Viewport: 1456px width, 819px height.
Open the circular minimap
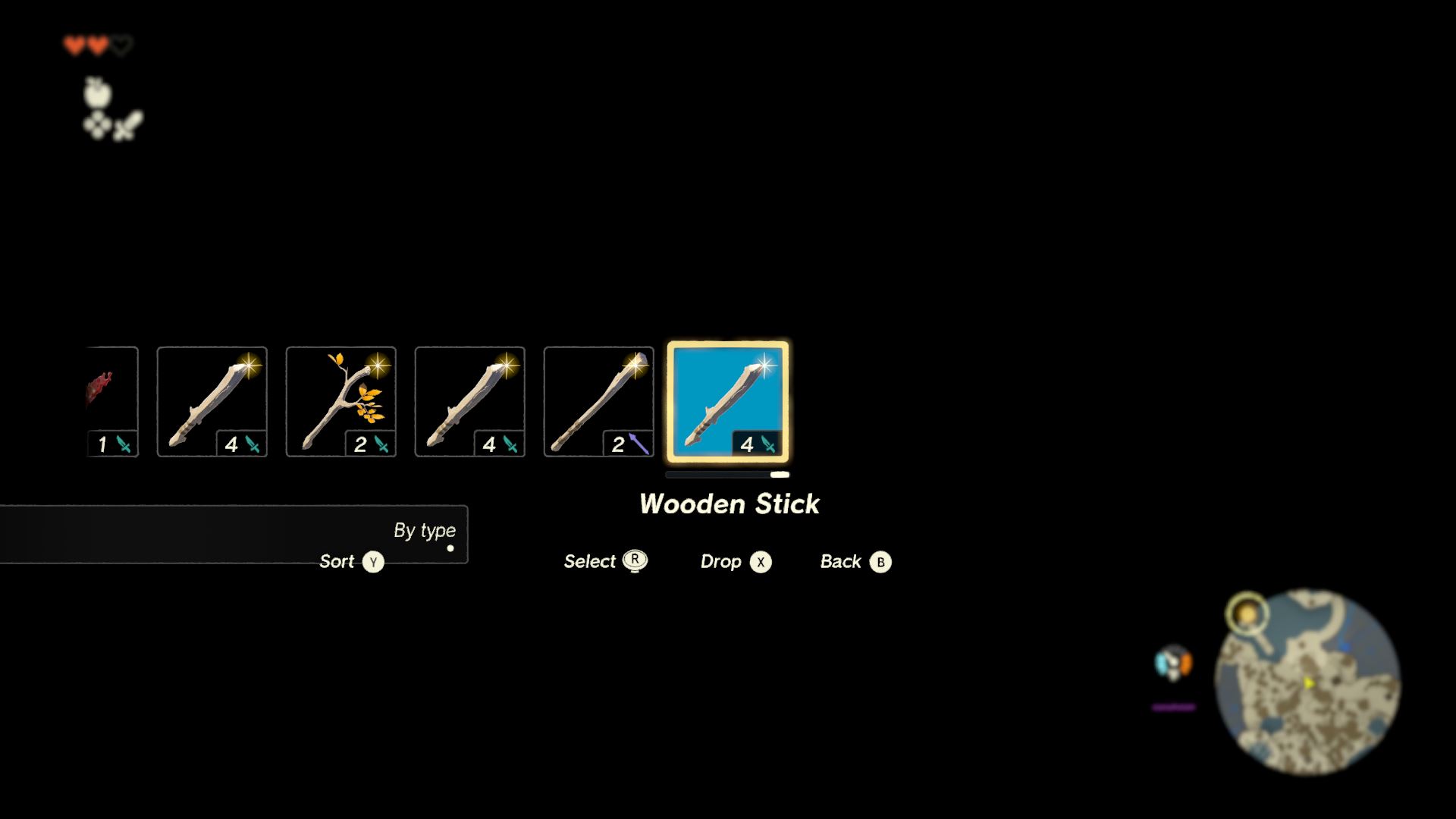click(1308, 682)
